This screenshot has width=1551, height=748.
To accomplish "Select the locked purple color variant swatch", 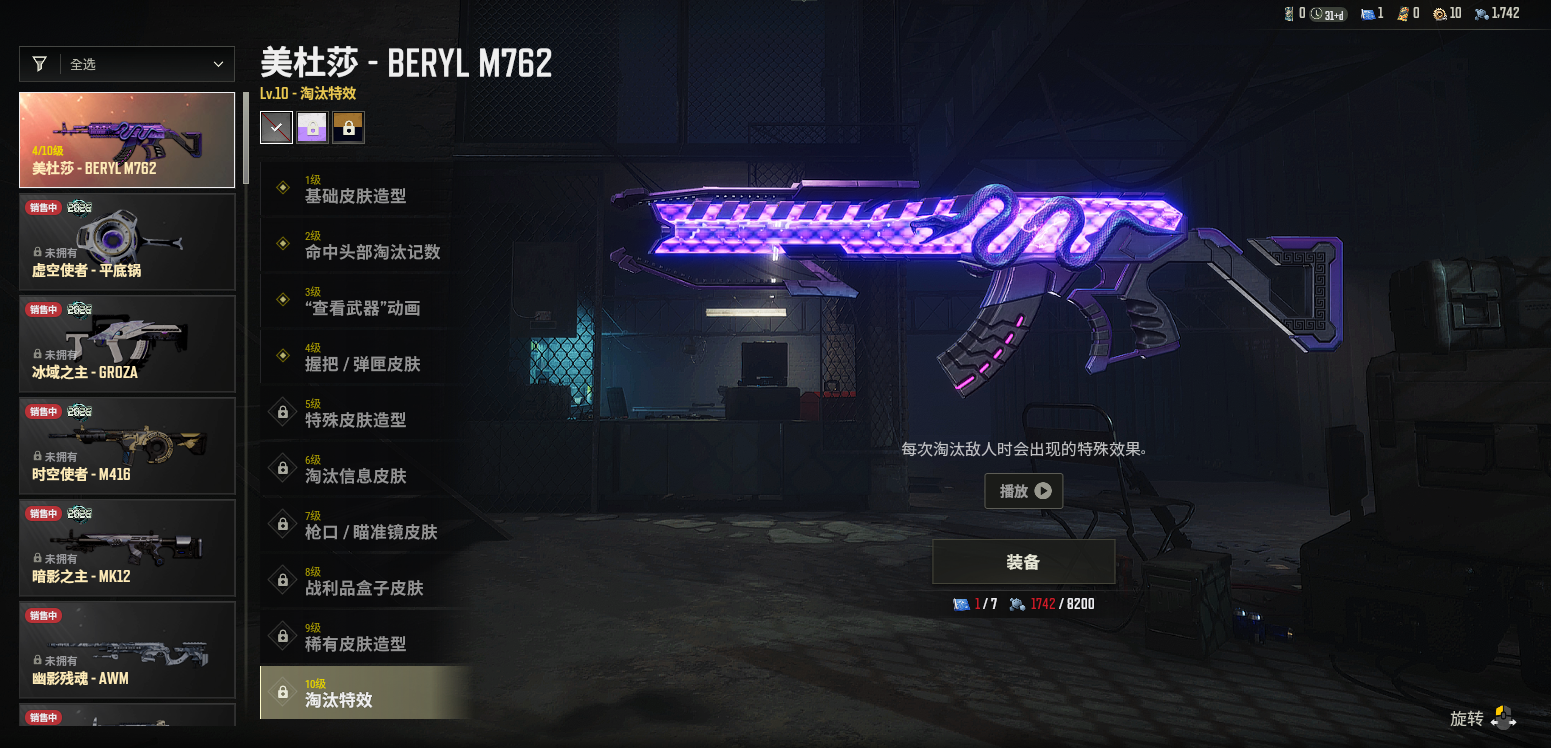I will [x=313, y=127].
